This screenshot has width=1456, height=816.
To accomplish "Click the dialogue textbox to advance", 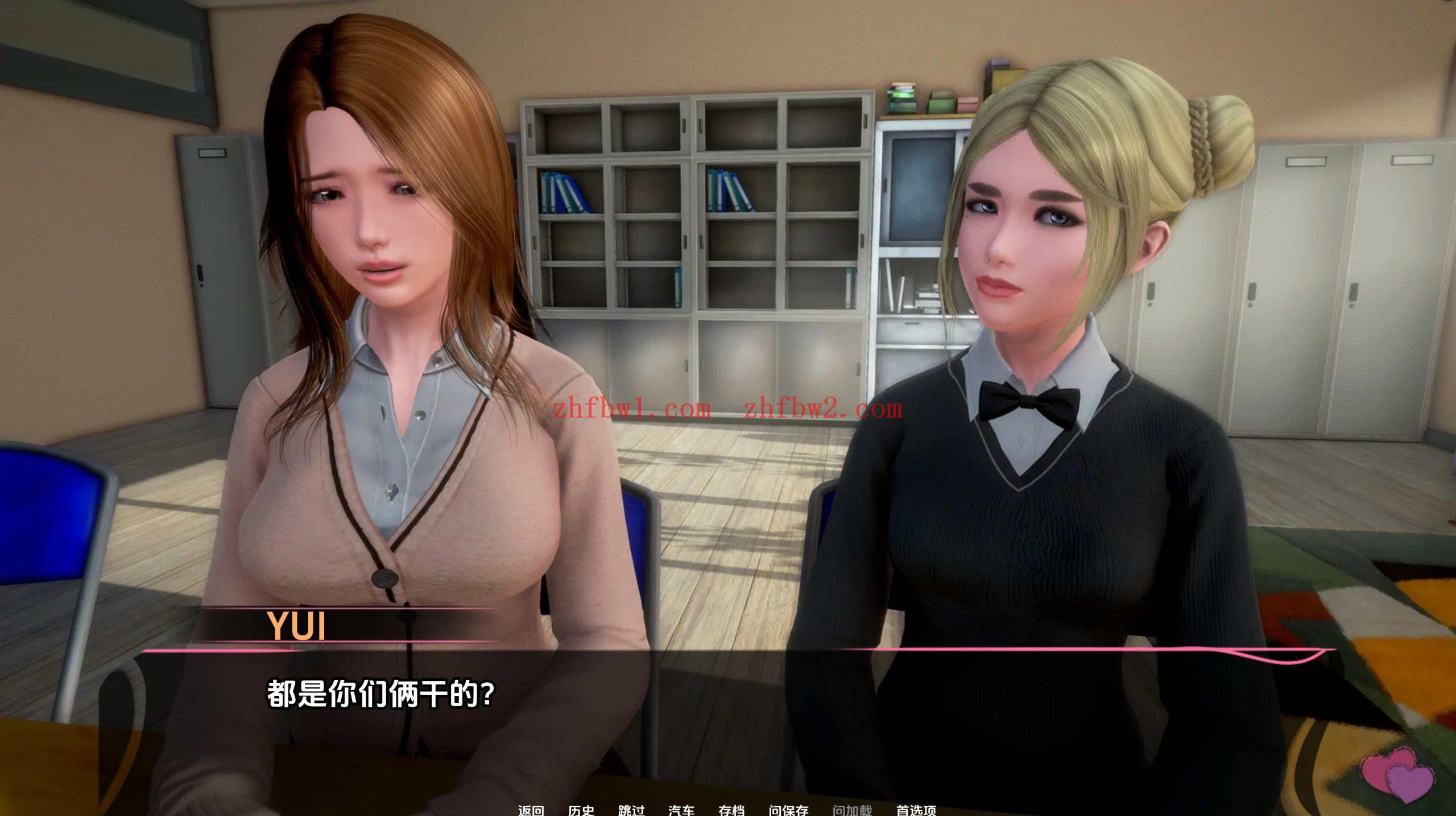I will (x=728, y=728).
